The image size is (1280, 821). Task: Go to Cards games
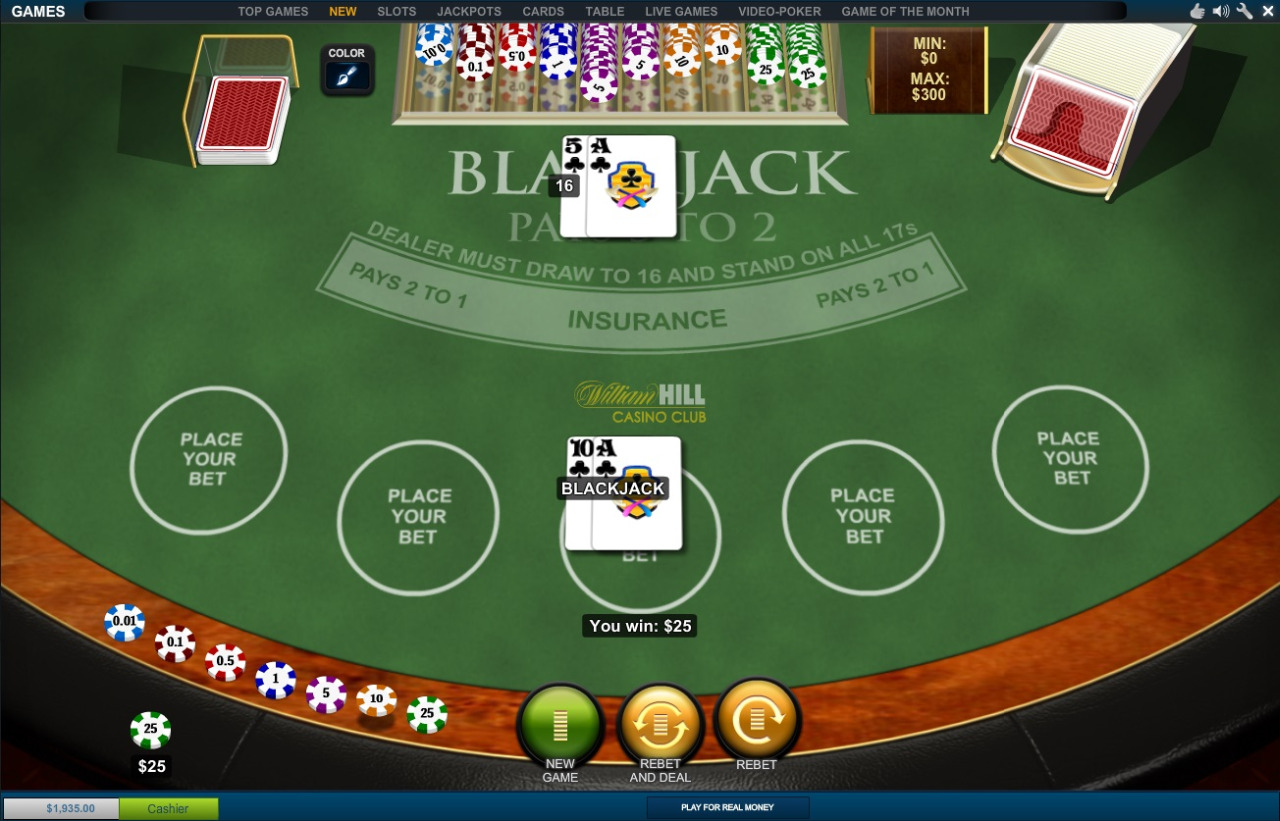click(x=543, y=12)
